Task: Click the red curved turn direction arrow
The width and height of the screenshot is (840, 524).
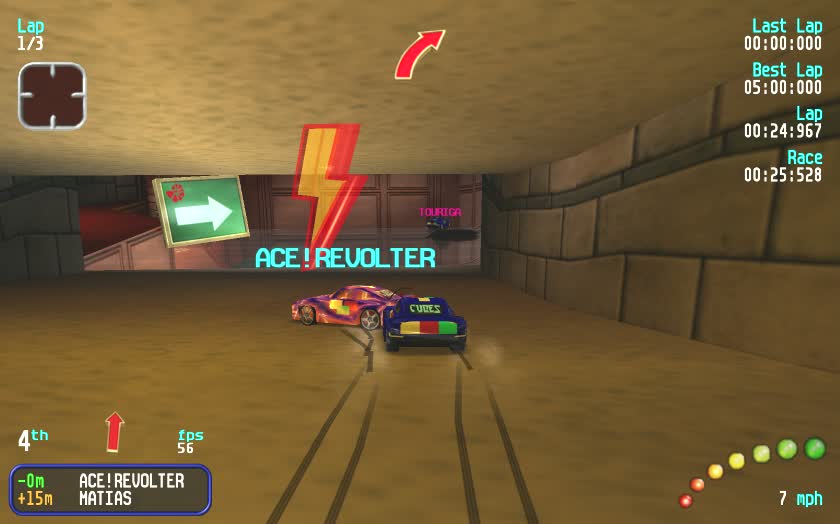Action: click(418, 54)
